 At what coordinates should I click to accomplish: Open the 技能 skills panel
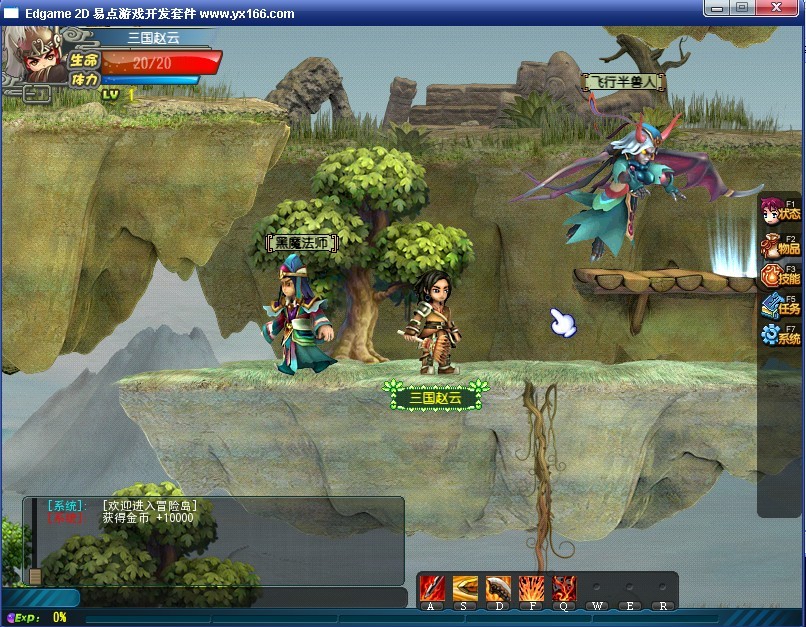tap(779, 276)
